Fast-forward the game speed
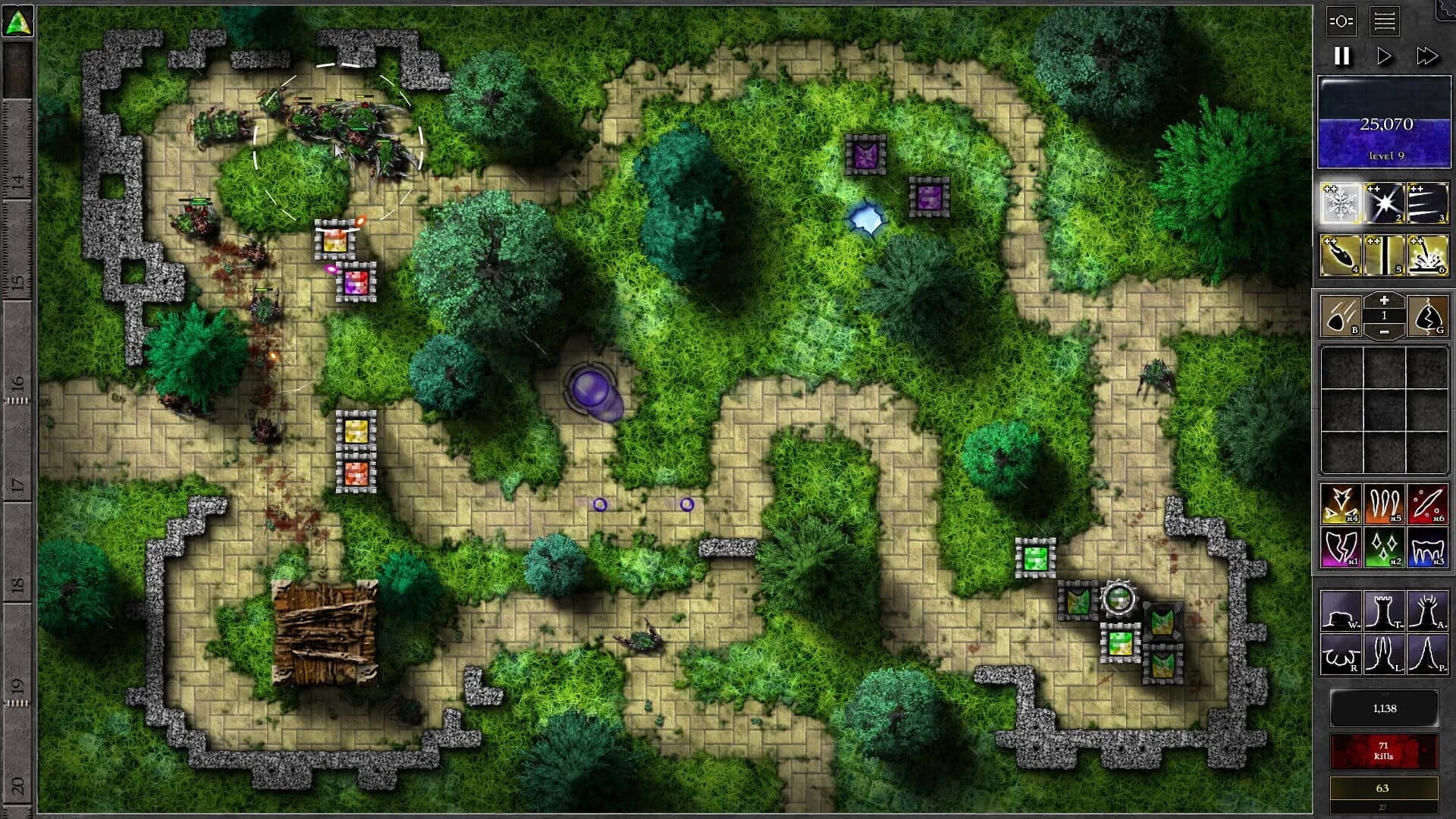Image resolution: width=1456 pixels, height=819 pixels. click(1429, 55)
